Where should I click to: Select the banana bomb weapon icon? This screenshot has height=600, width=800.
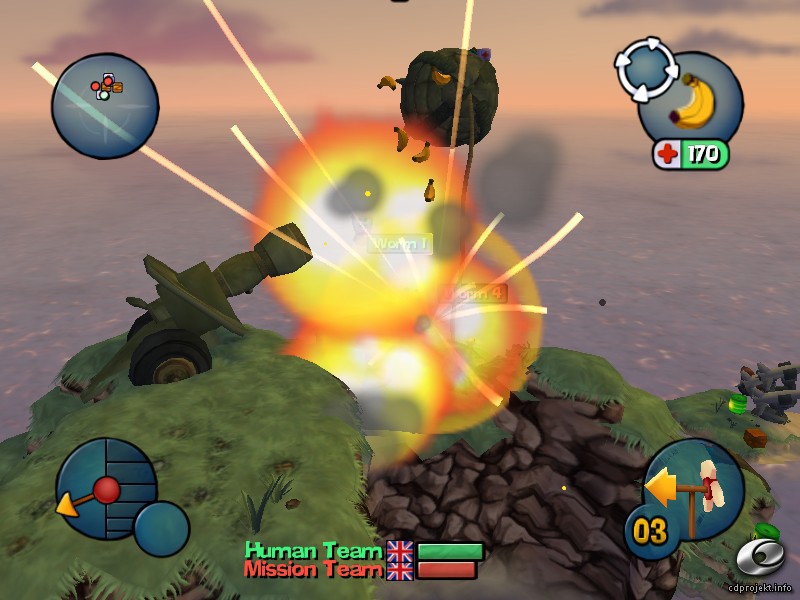[692, 101]
